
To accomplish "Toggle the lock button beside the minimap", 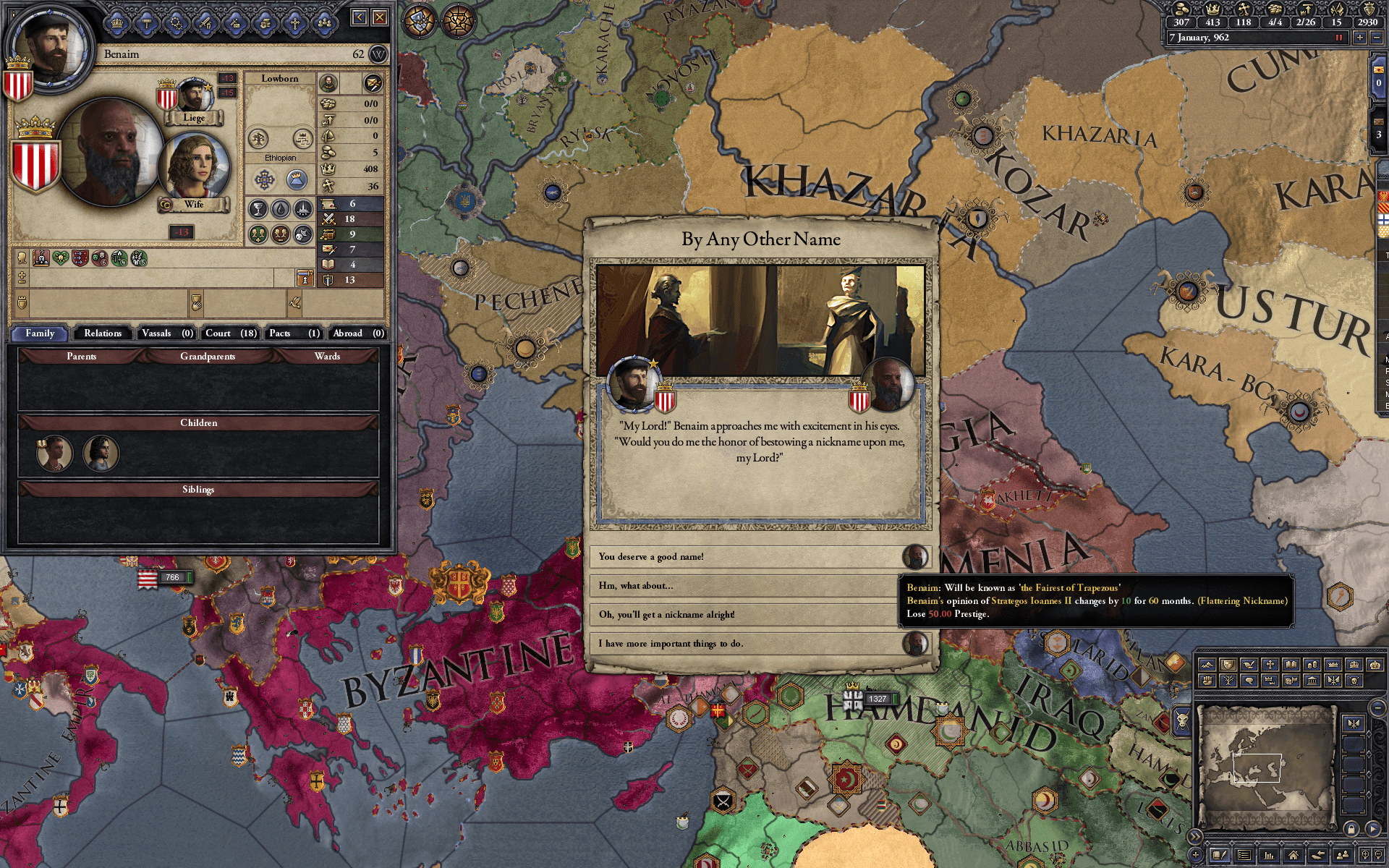I will coord(1351,830).
